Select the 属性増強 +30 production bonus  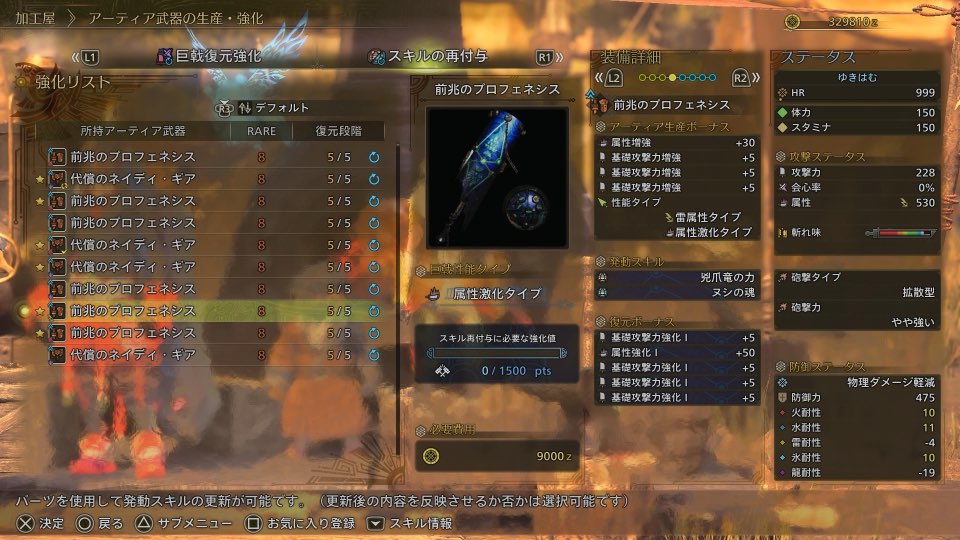677,143
